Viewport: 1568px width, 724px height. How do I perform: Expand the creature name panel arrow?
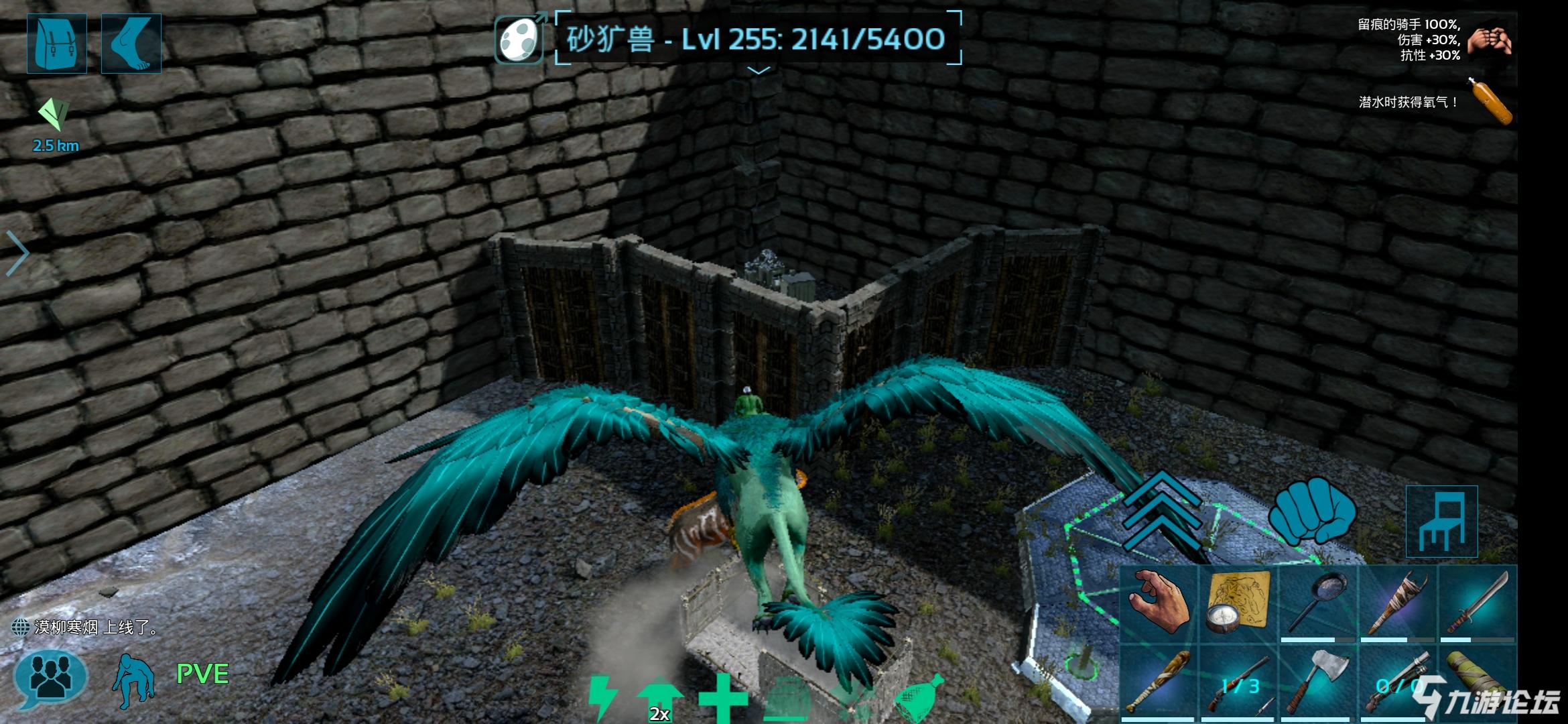(758, 70)
